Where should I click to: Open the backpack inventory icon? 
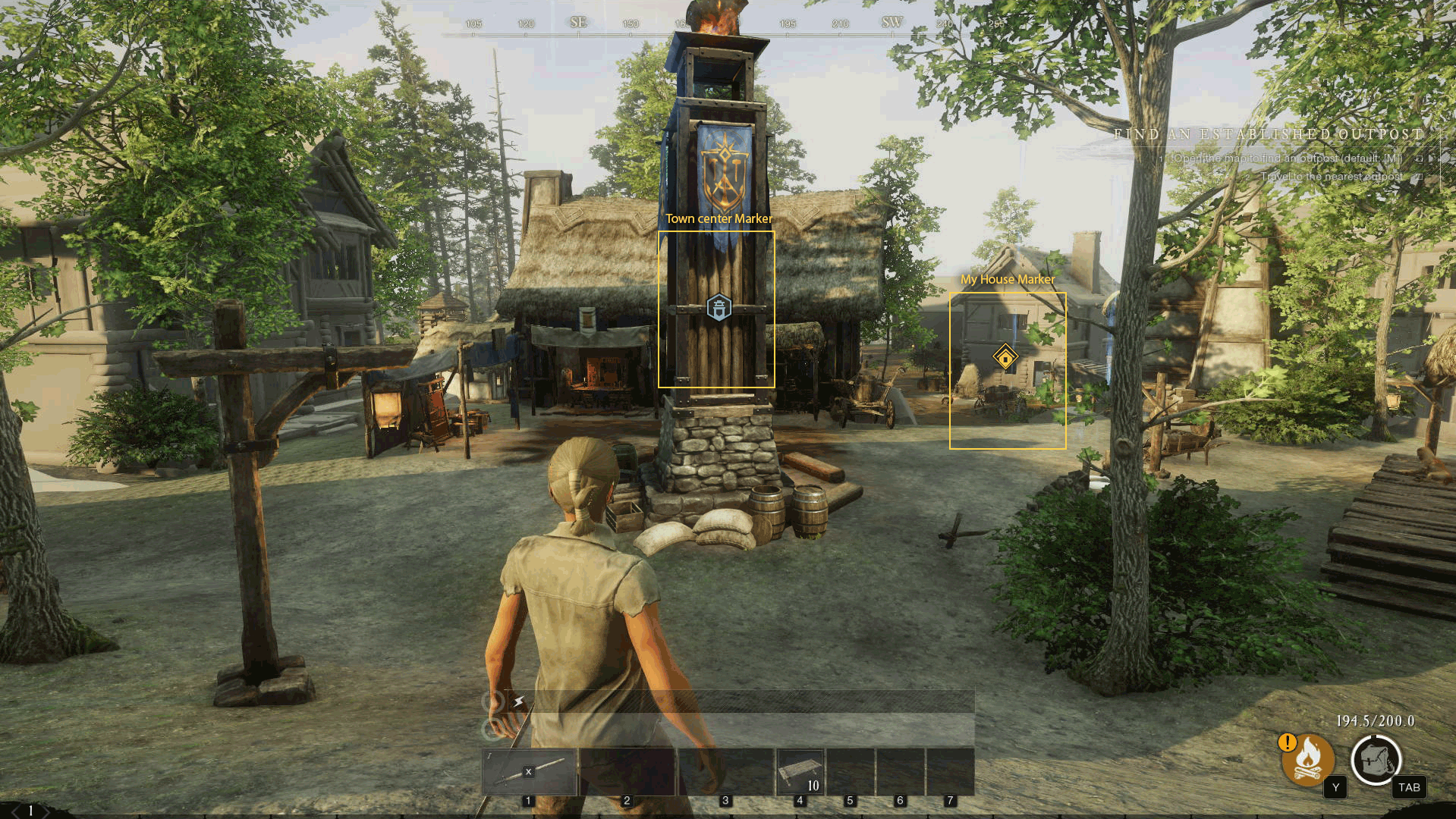(x=1376, y=760)
